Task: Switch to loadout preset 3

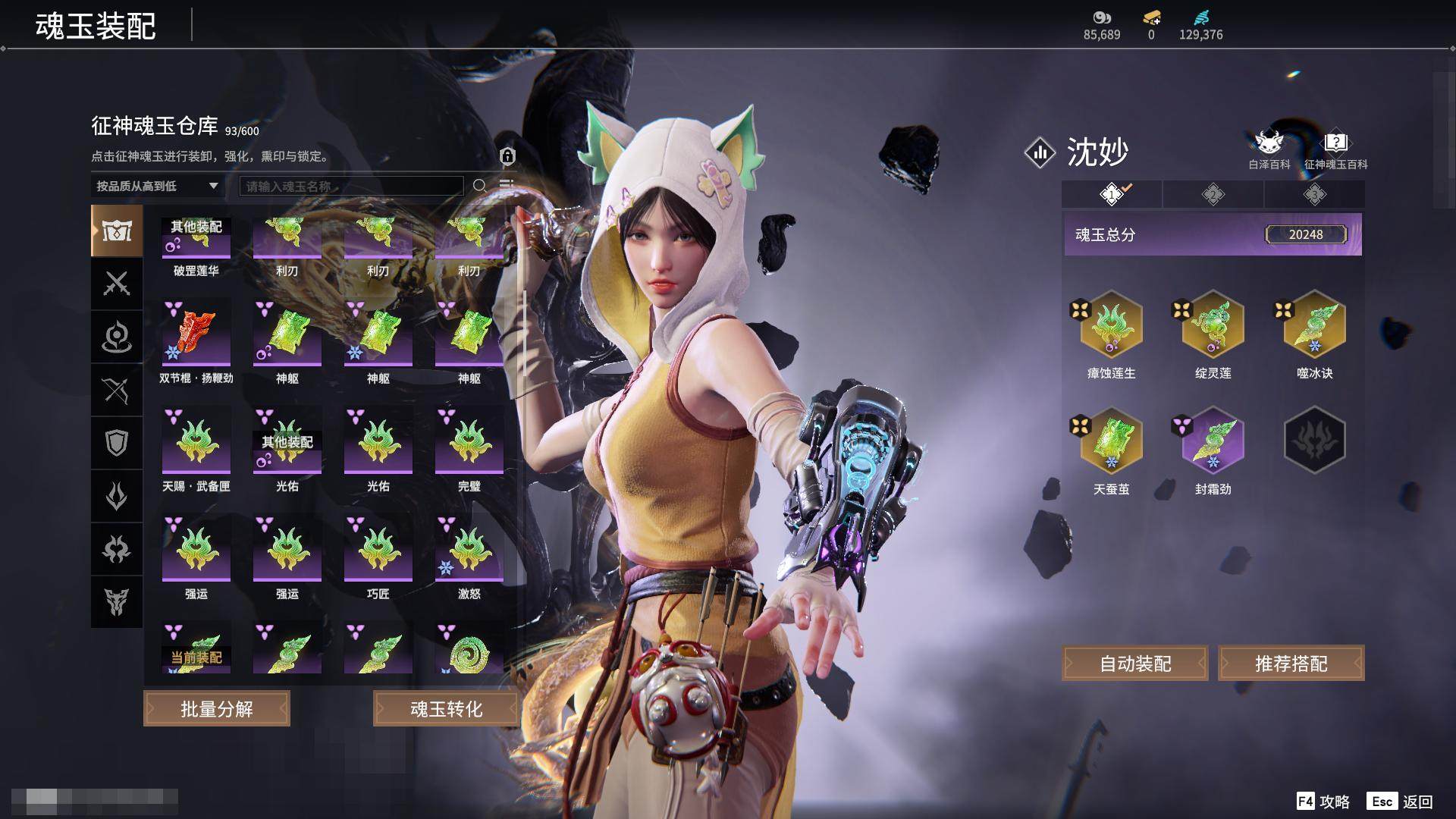Action: point(1314,195)
